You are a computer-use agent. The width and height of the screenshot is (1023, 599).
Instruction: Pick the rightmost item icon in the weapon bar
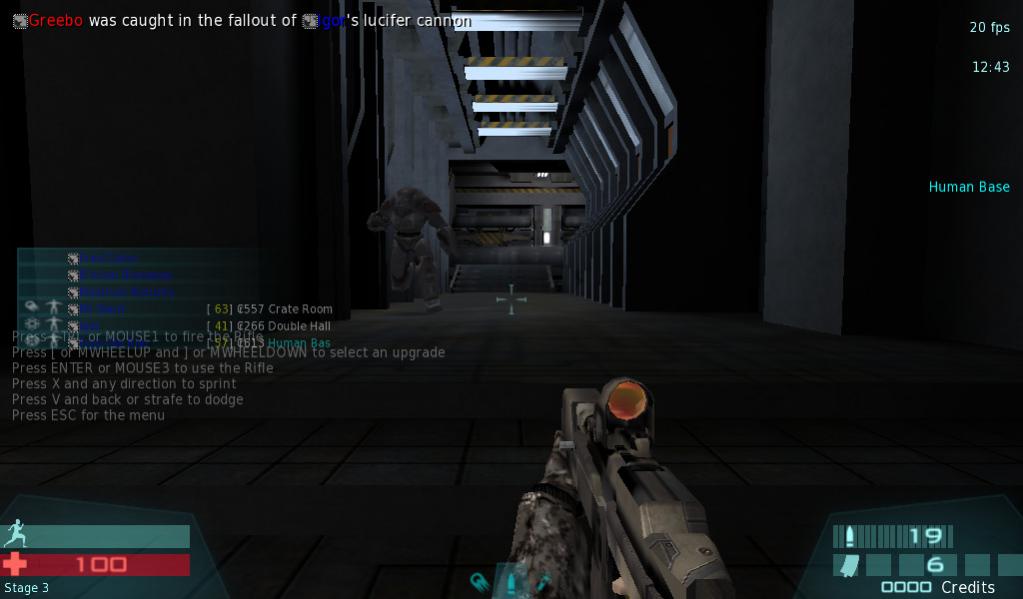tap(542, 582)
